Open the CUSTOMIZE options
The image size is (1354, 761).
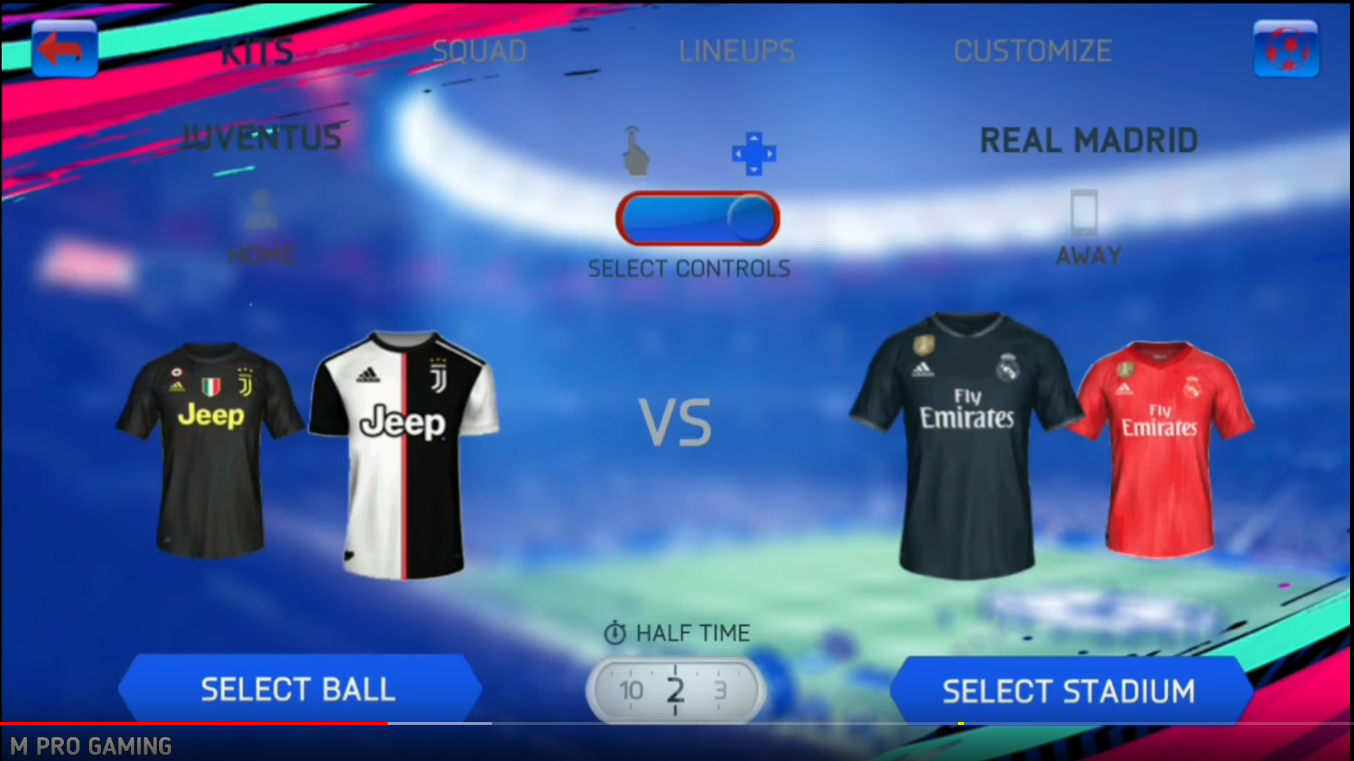click(x=1033, y=50)
